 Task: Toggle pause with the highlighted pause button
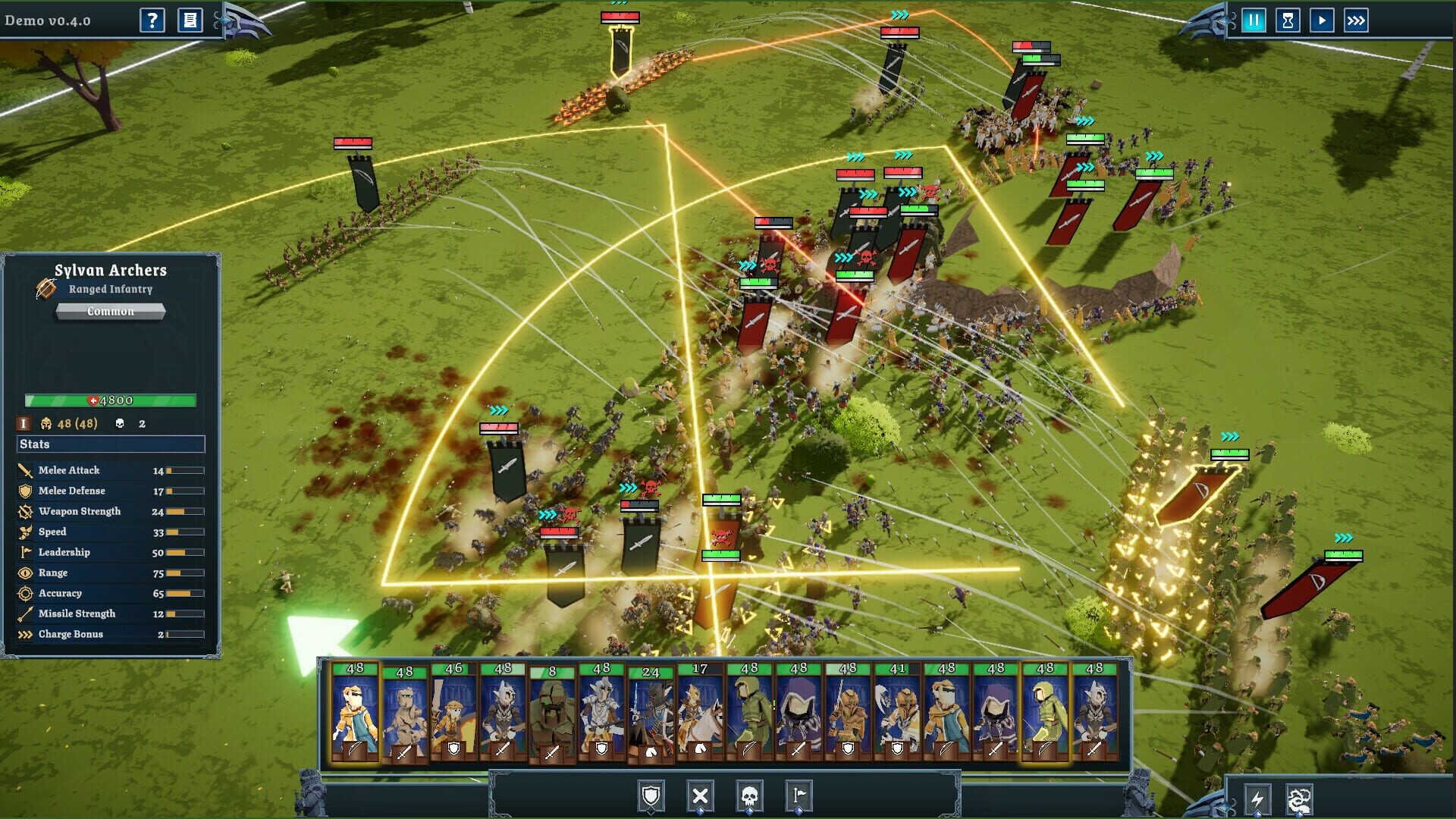click(x=1253, y=21)
